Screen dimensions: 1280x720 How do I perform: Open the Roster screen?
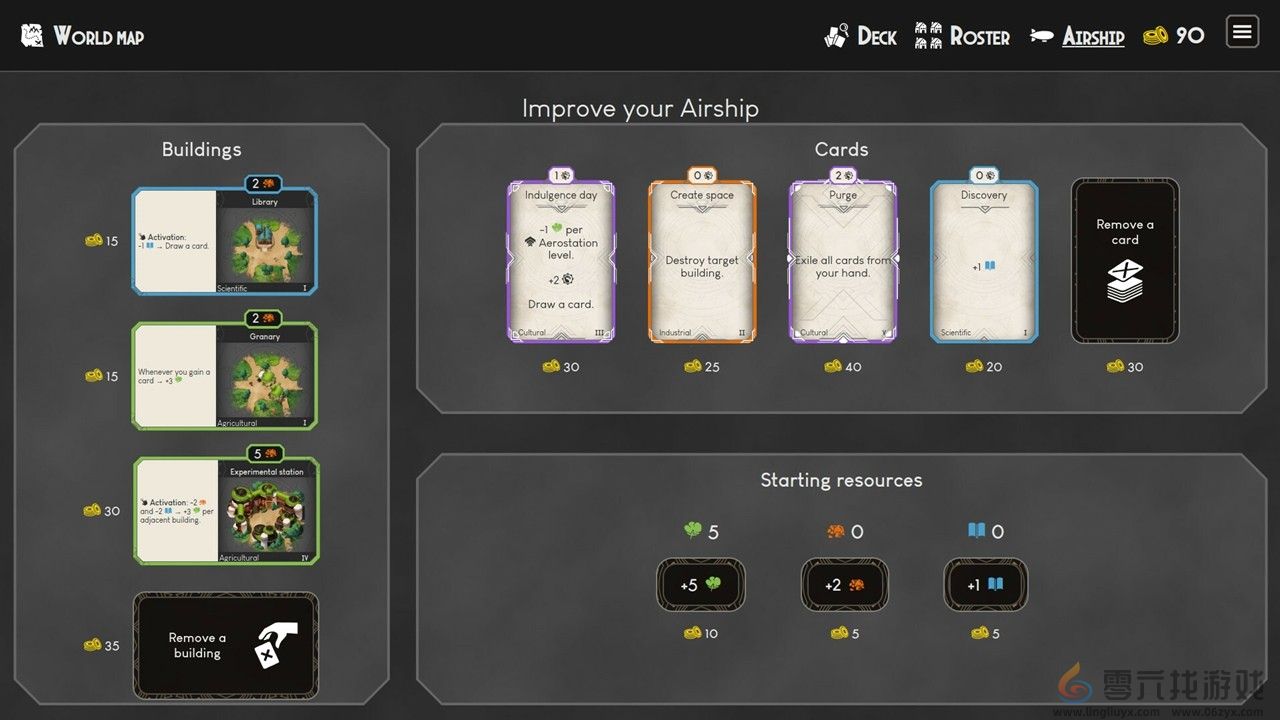[962, 36]
